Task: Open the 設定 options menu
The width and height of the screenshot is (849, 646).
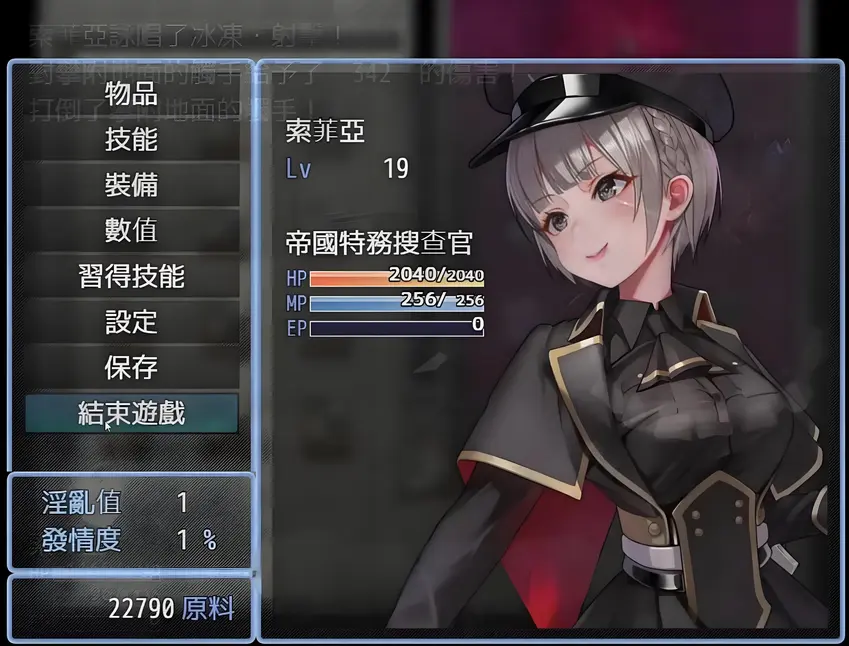Action: 131,322
